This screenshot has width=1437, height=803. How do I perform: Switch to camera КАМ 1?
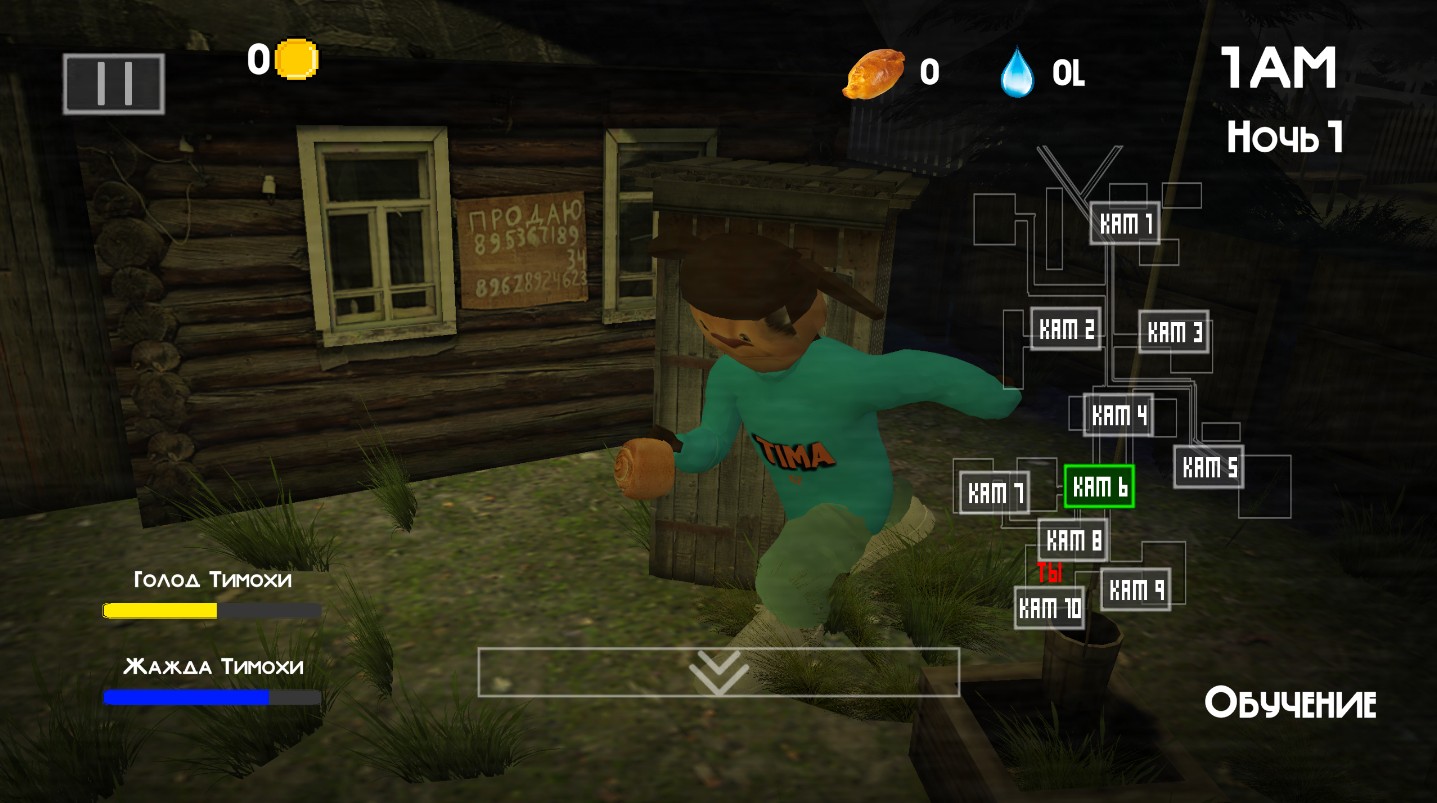(1125, 223)
